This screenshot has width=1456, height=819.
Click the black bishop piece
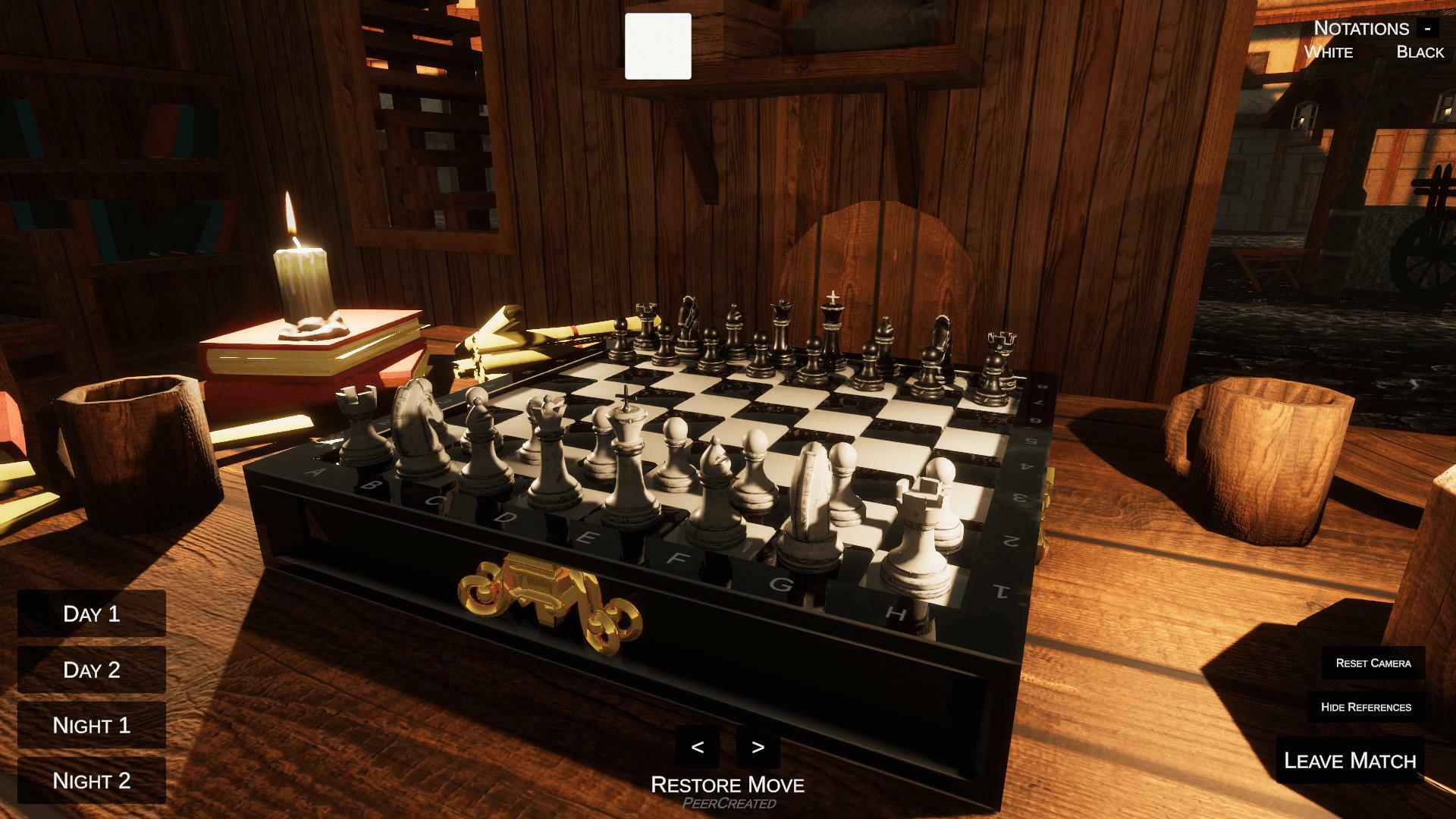735,326
